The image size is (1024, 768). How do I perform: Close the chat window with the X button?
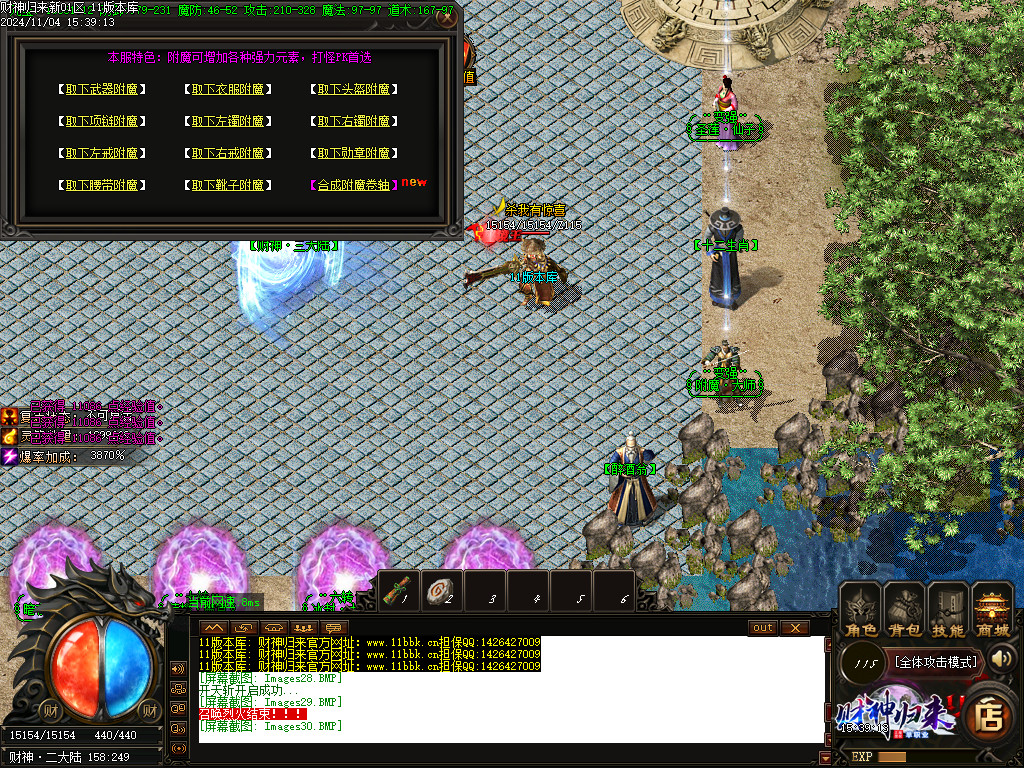(794, 628)
